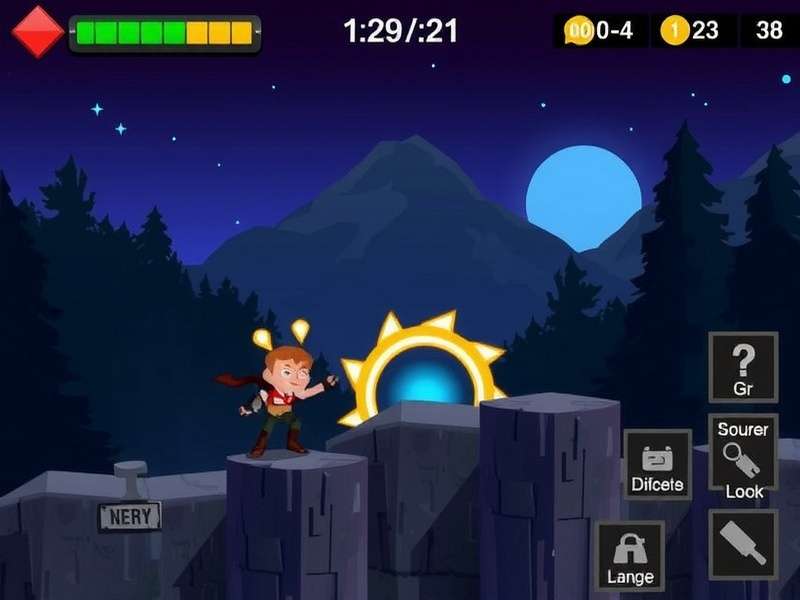Use the unlabeled paddle-shaped tool button
Viewport: 800px width, 600px height.
(x=743, y=543)
